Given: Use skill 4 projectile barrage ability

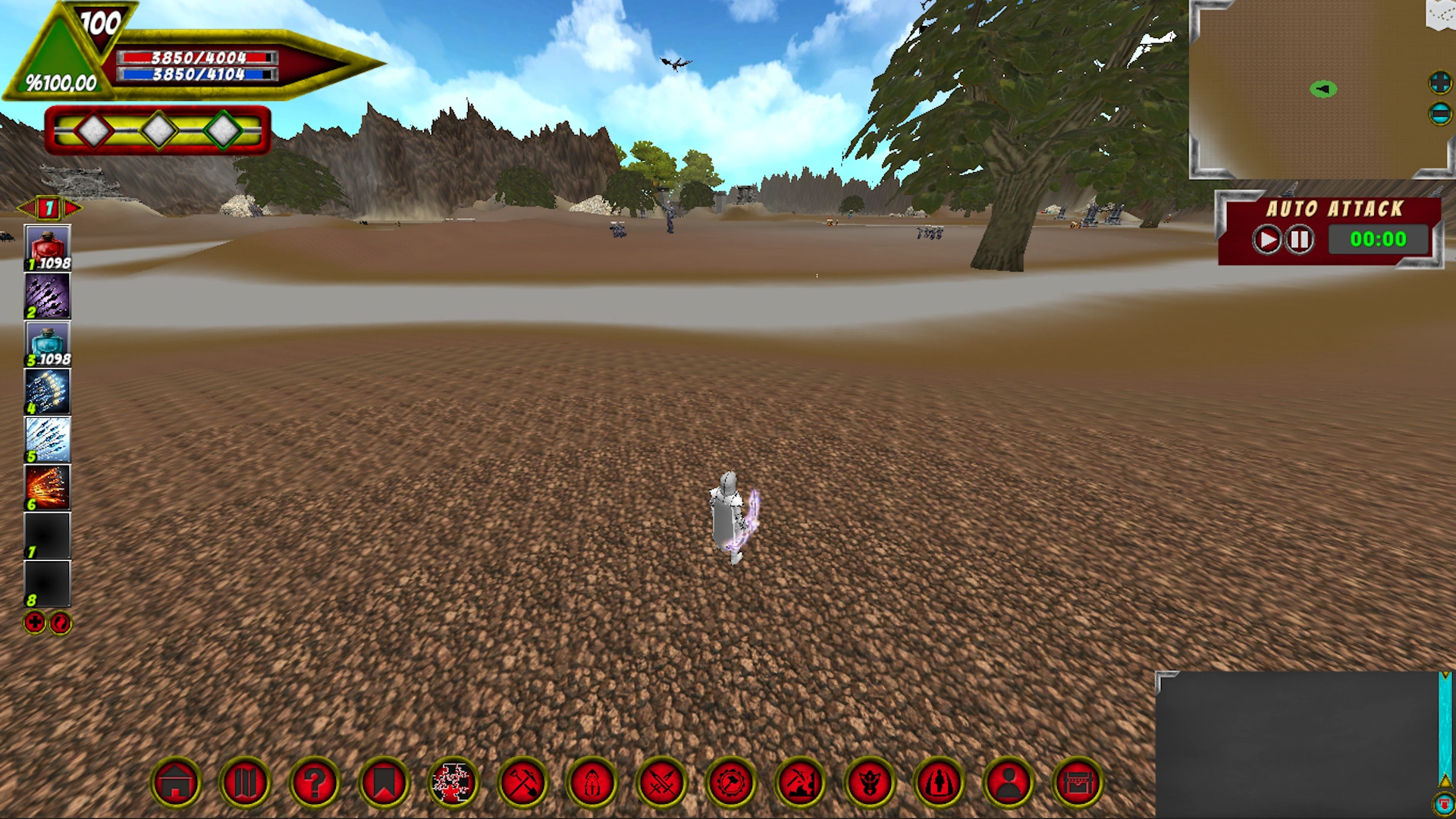Looking at the screenshot, I should [47, 390].
